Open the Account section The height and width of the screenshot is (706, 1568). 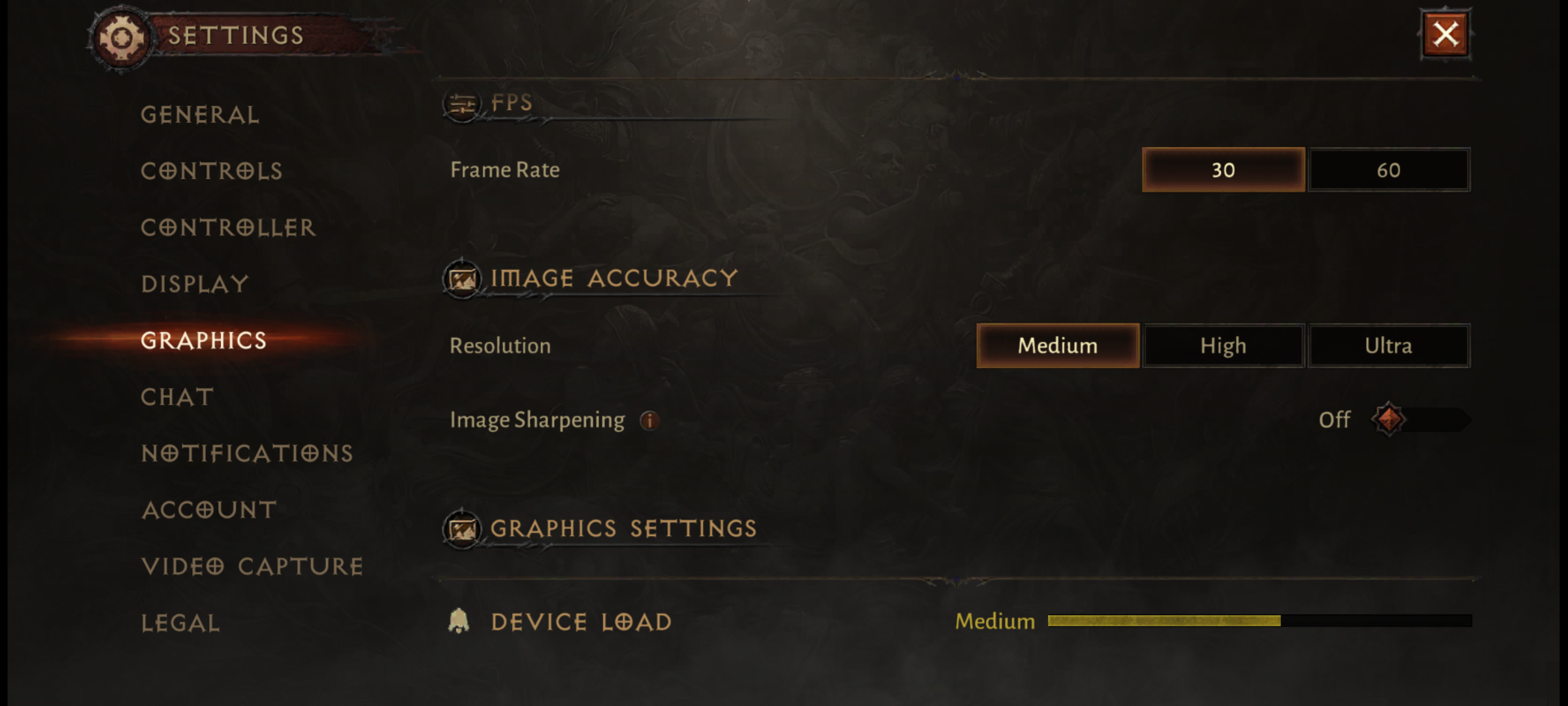[x=209, y=510]
